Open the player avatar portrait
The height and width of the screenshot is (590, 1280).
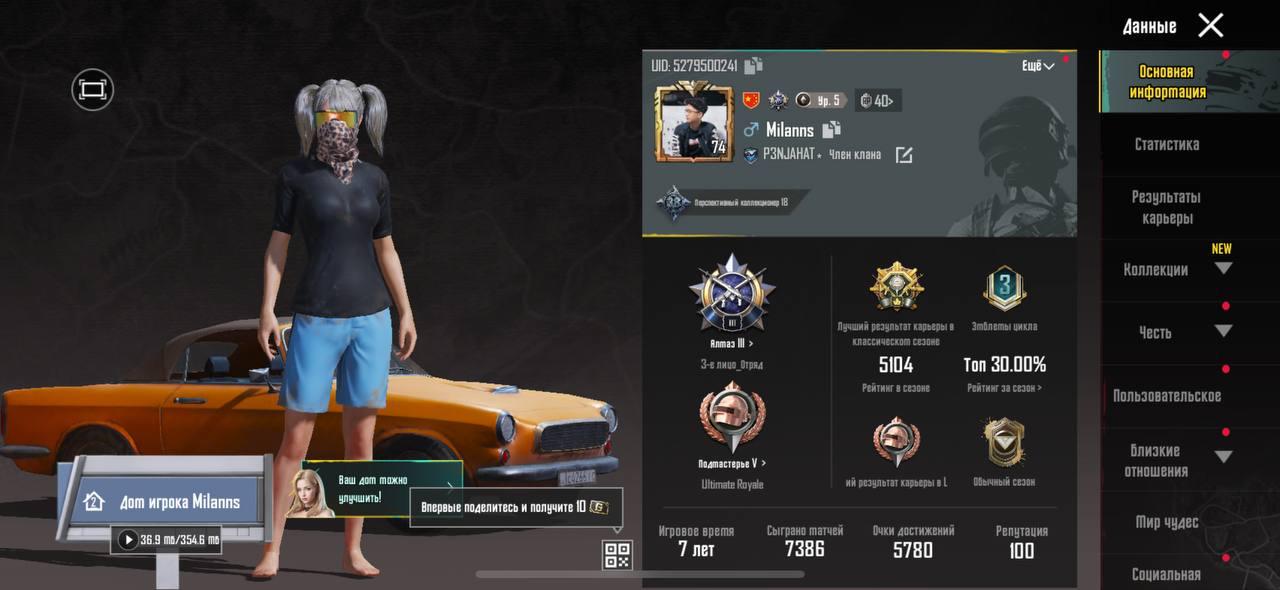693,122
